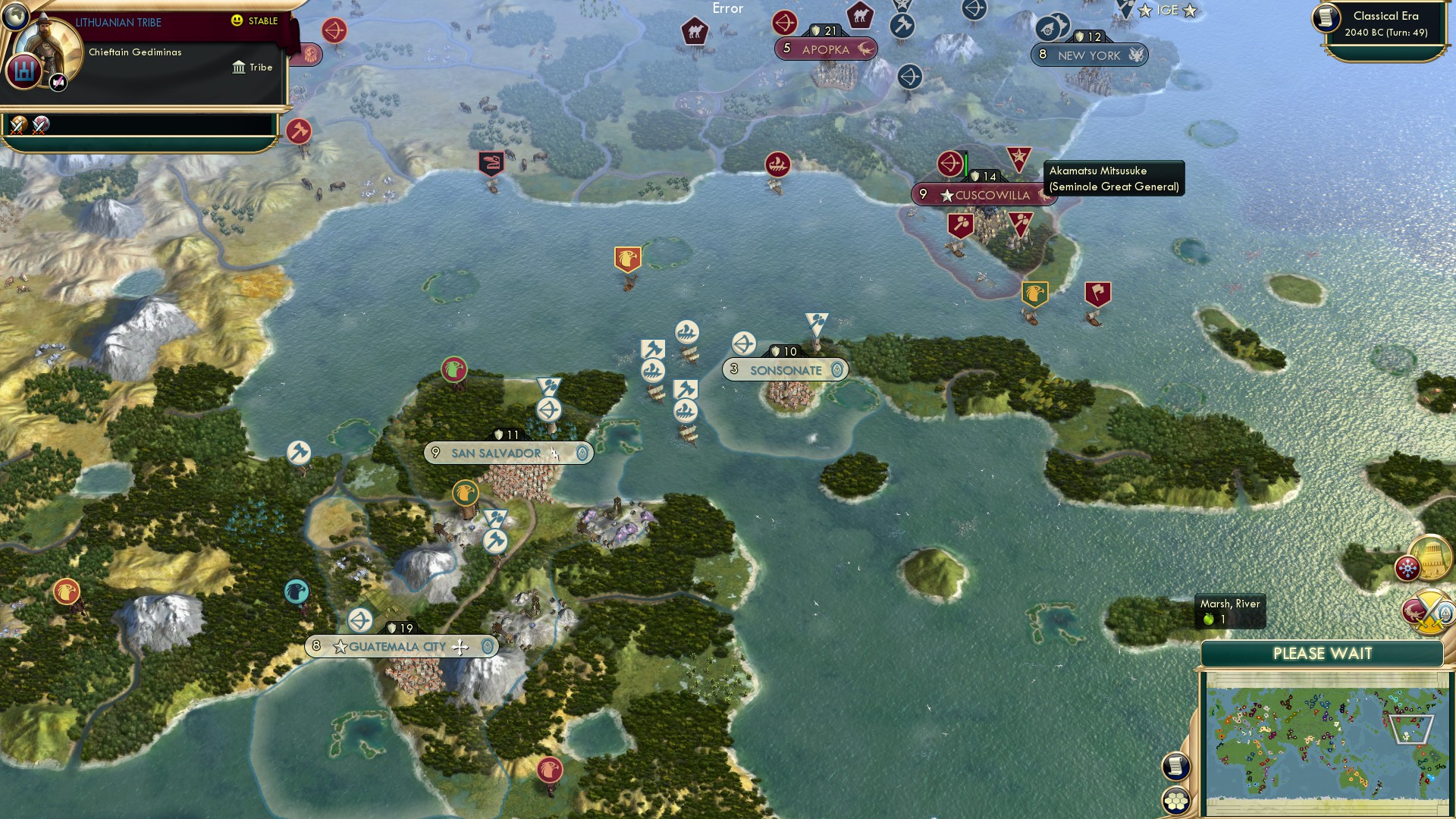Image resolution: width=1456 pixels, height=819 pixels.
Task: Click the globe strategic view icon top-left
Action: [16, 17]
